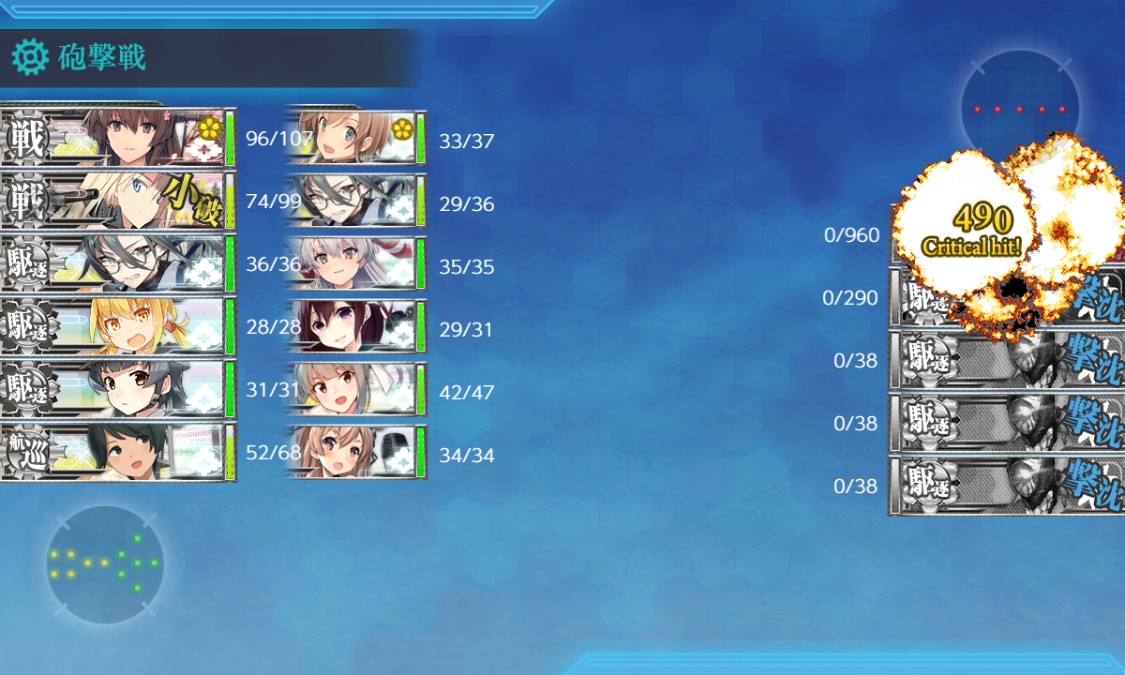Click the escort ship card with 33/37 HP
1125x675 pixels.
click(x=356, y=137)
